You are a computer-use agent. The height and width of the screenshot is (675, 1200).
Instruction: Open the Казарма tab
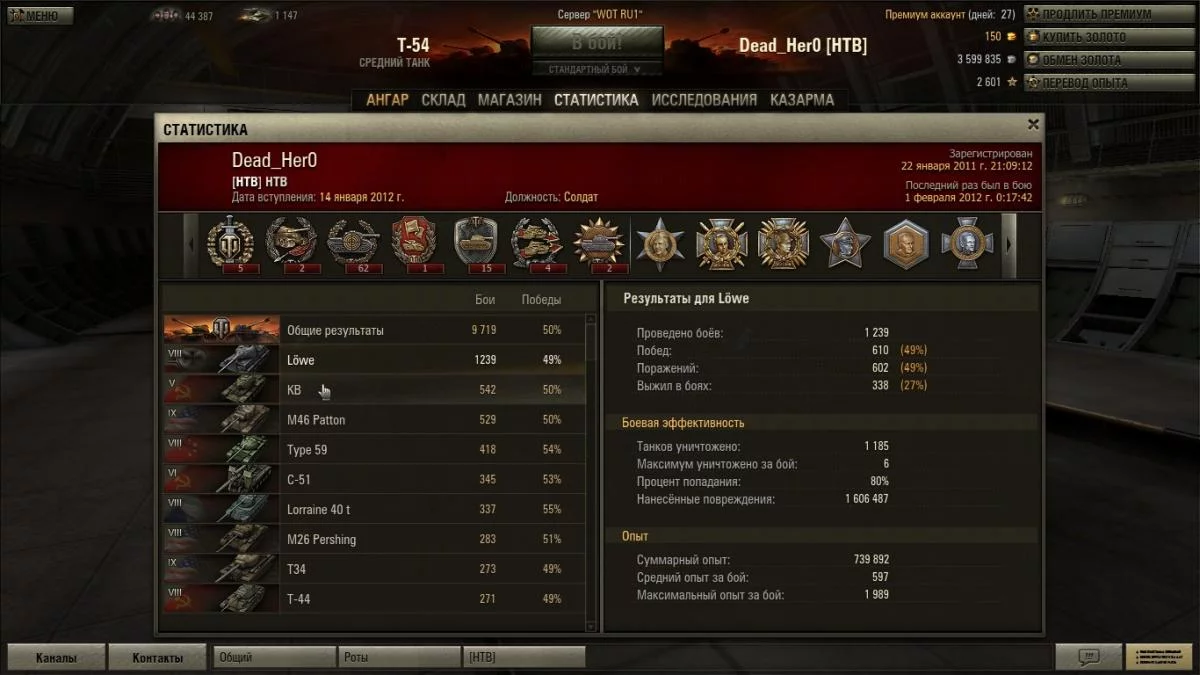click(802, 100)
